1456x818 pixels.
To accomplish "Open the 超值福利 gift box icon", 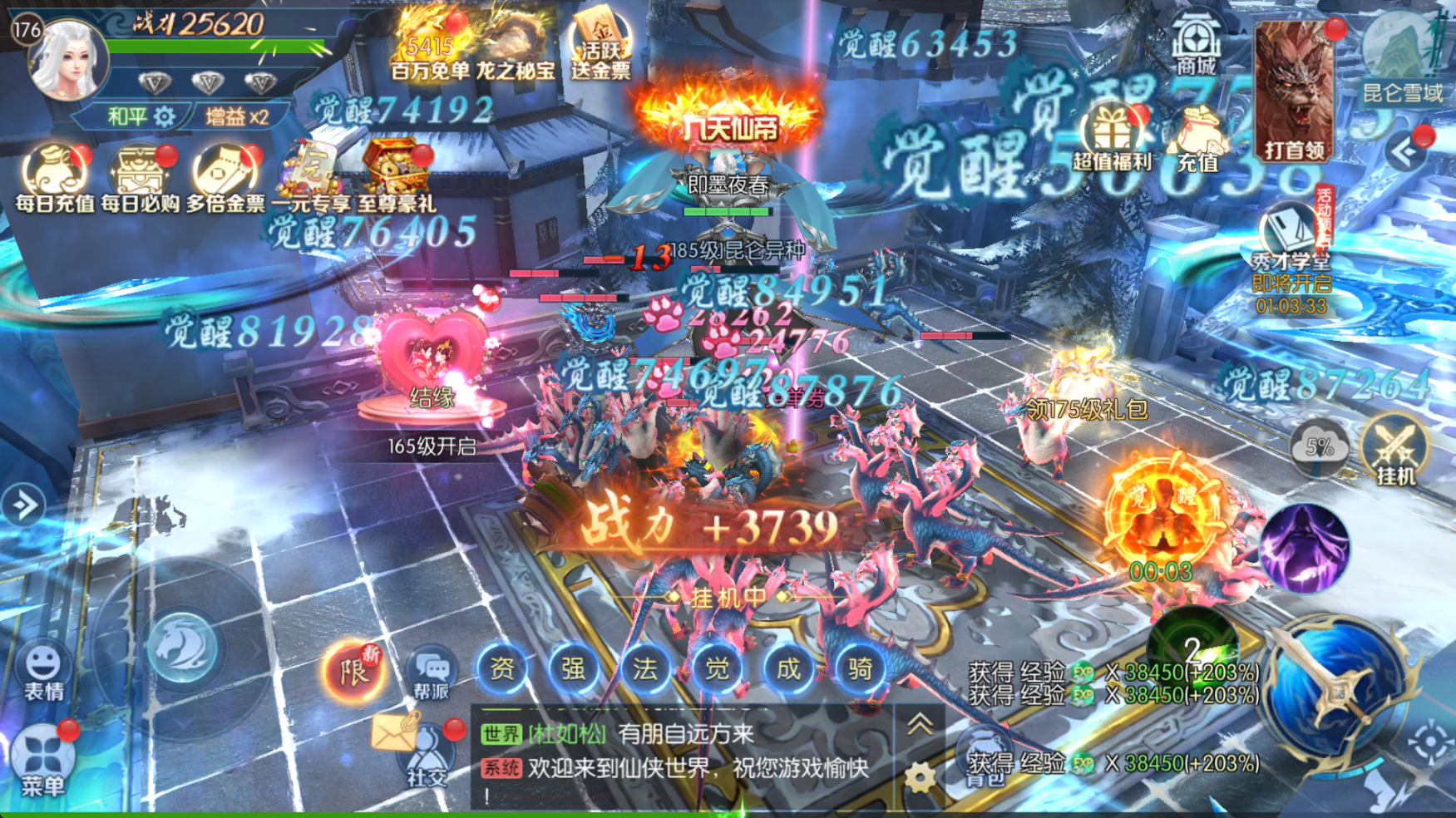I will 1112,137.
